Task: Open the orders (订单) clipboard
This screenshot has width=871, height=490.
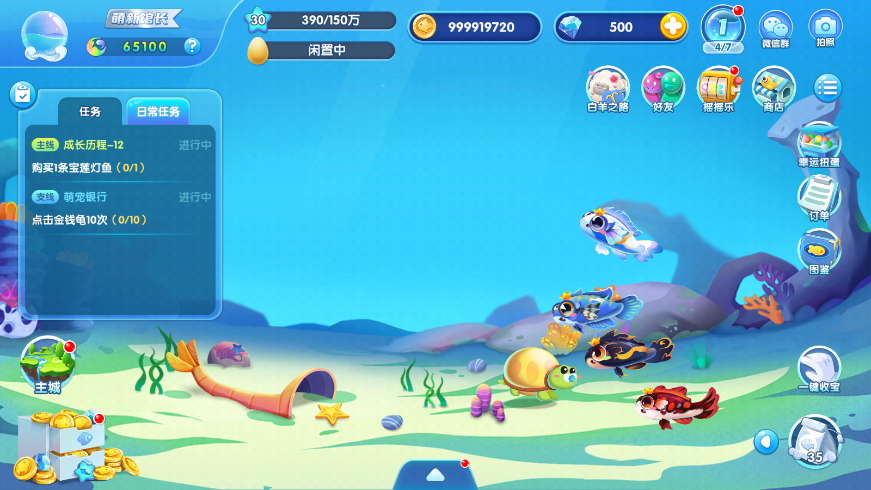Action: (818, 196)
